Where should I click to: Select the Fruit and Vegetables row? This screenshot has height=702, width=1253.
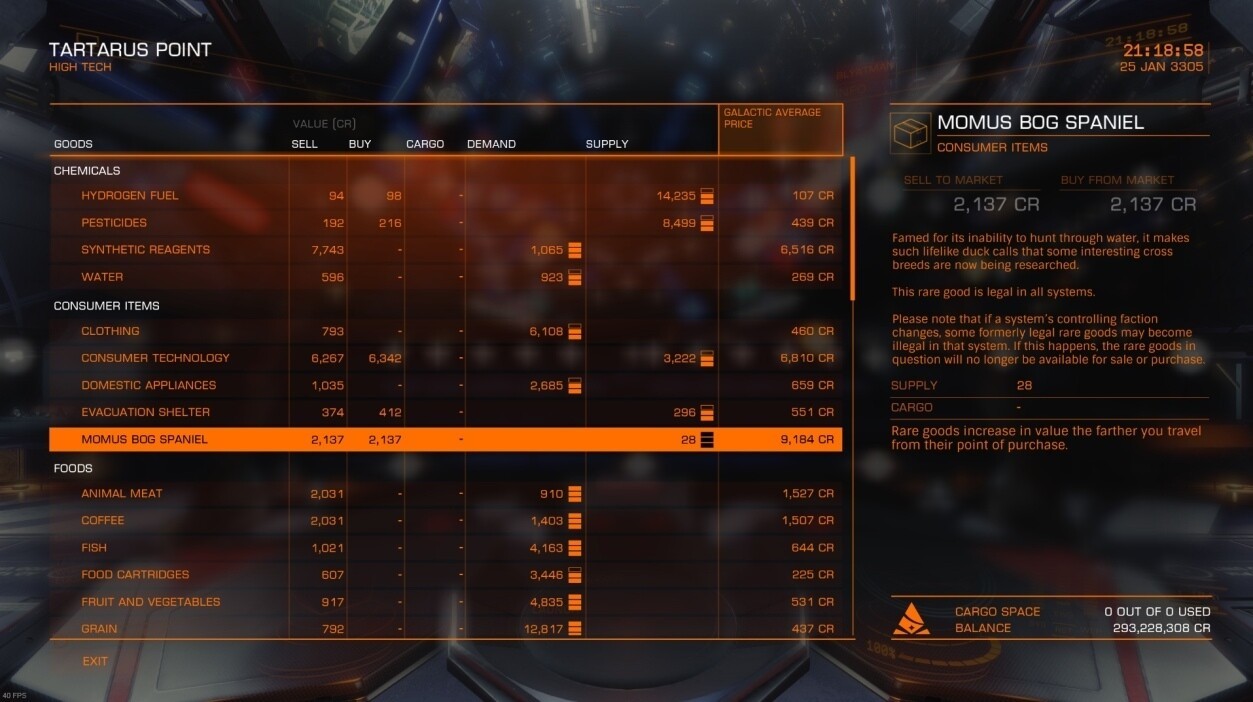pos(151,602)
